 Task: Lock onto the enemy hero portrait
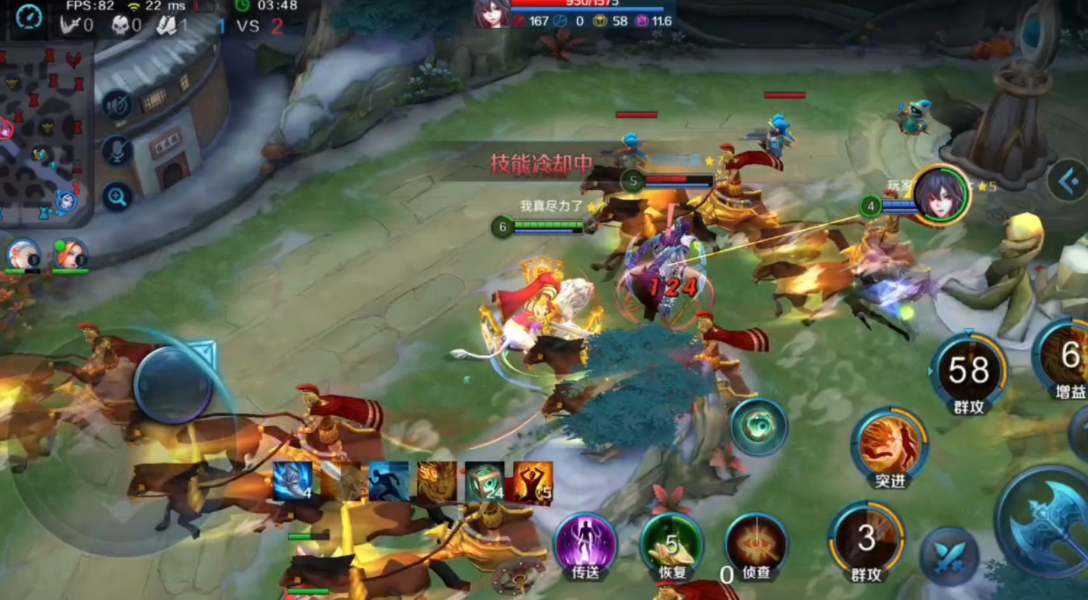pos(939,194)
